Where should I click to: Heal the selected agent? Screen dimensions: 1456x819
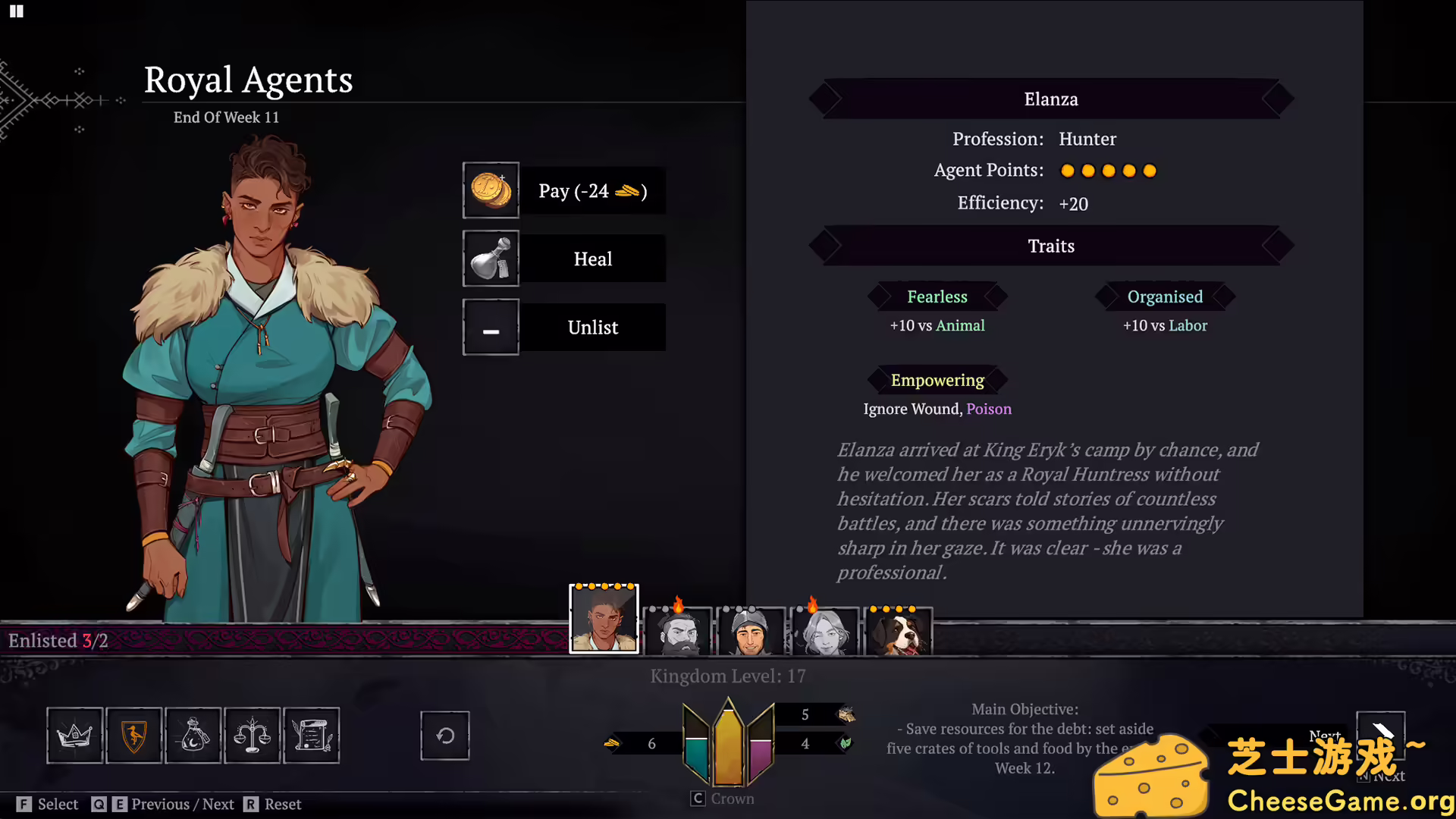(x=565, y=259)
